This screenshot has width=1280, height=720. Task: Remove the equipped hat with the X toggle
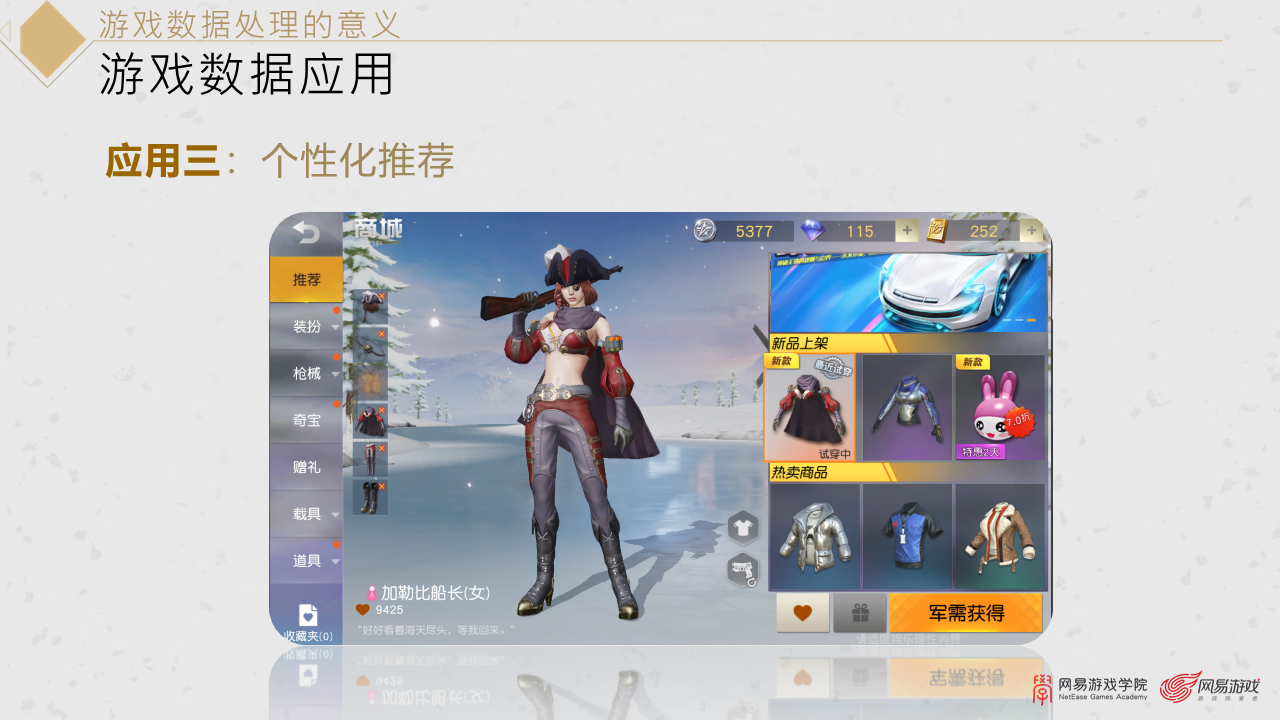click(x=381, y=294)
